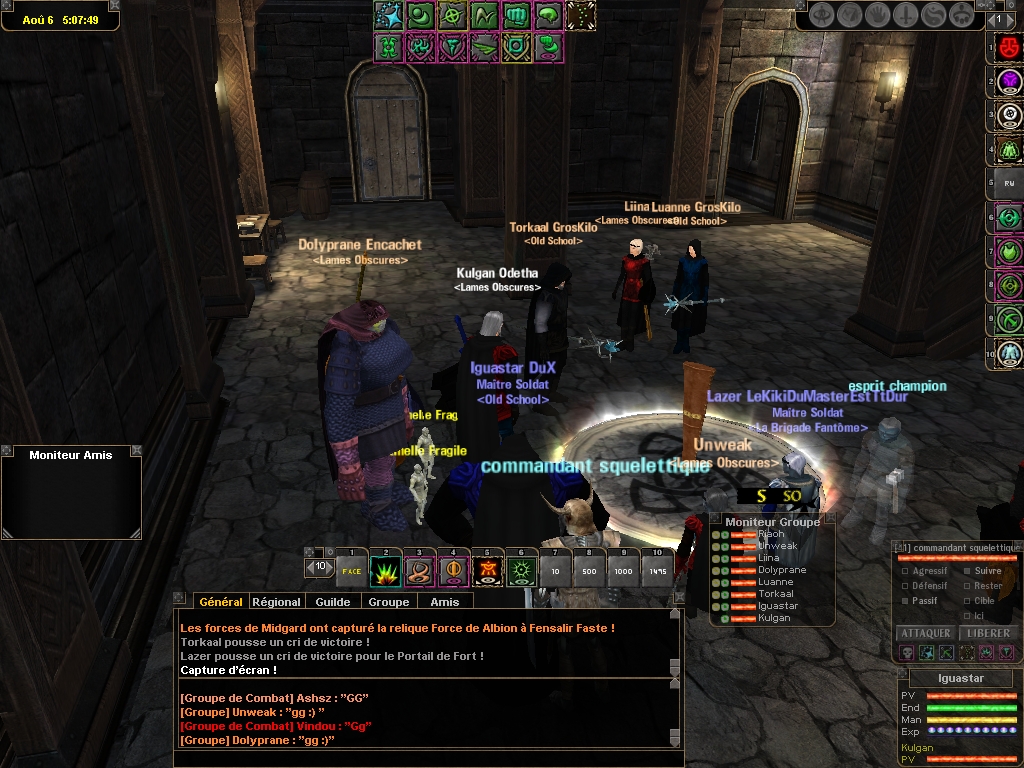Use the red mask quickbar slot

point(1008,48)
